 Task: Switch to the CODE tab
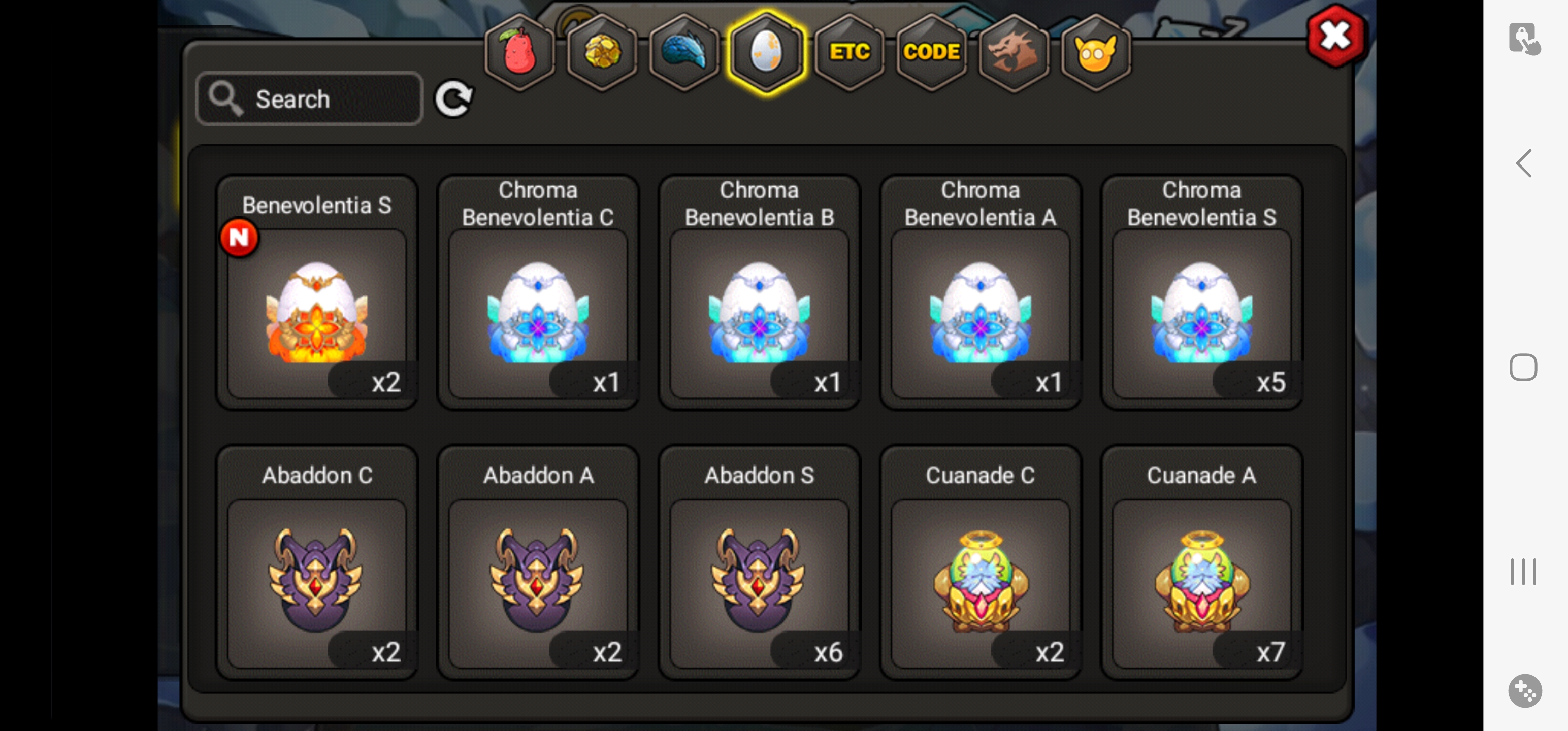931,52
